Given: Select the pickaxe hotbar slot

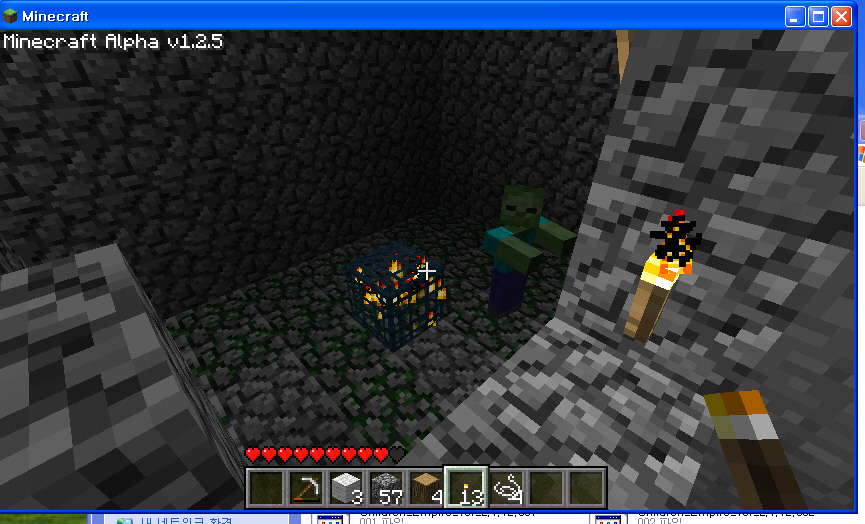Looking at the screenshot, I should click(306, 488).
